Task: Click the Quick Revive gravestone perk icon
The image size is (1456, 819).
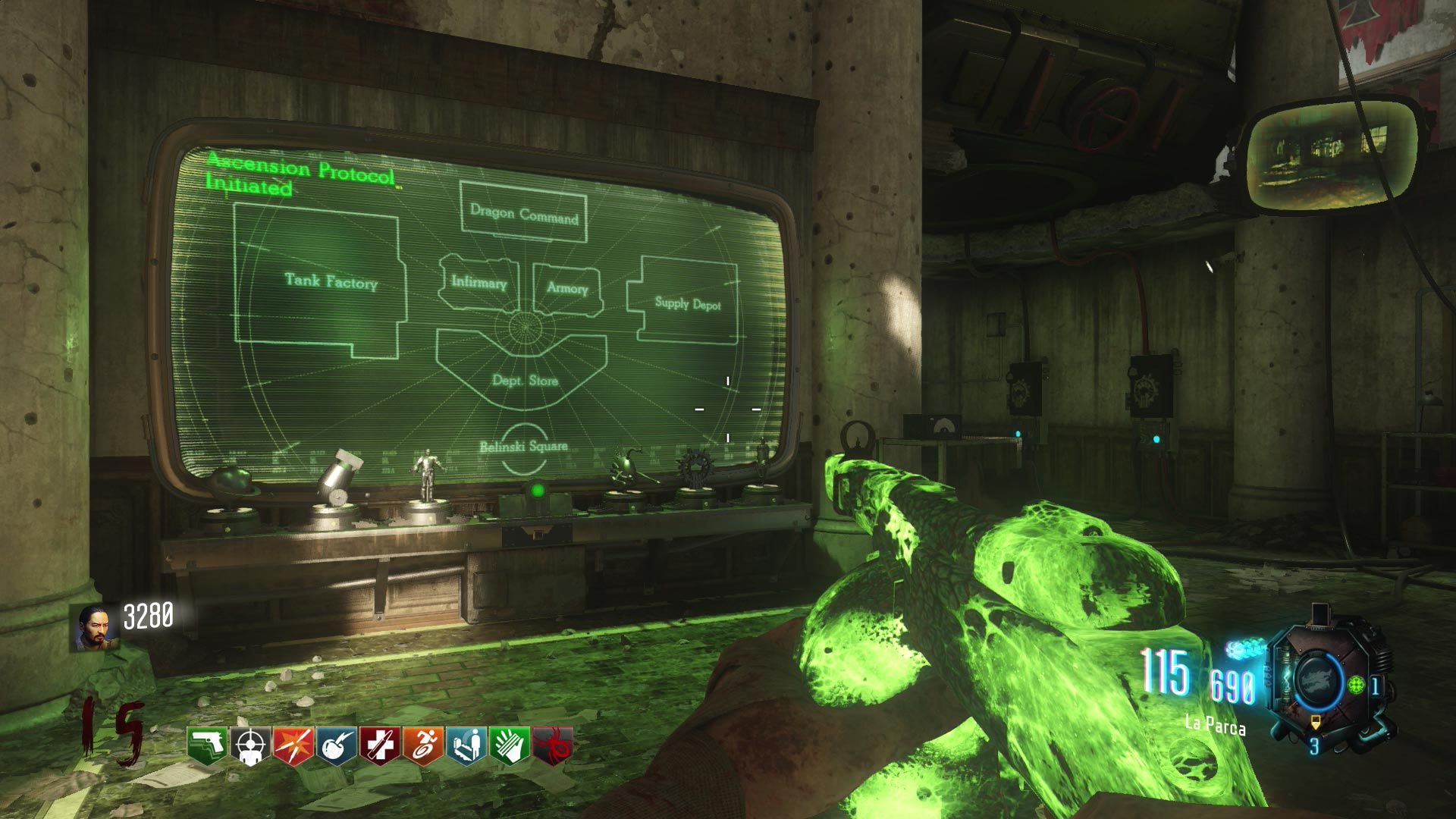Action: [466, 746]
